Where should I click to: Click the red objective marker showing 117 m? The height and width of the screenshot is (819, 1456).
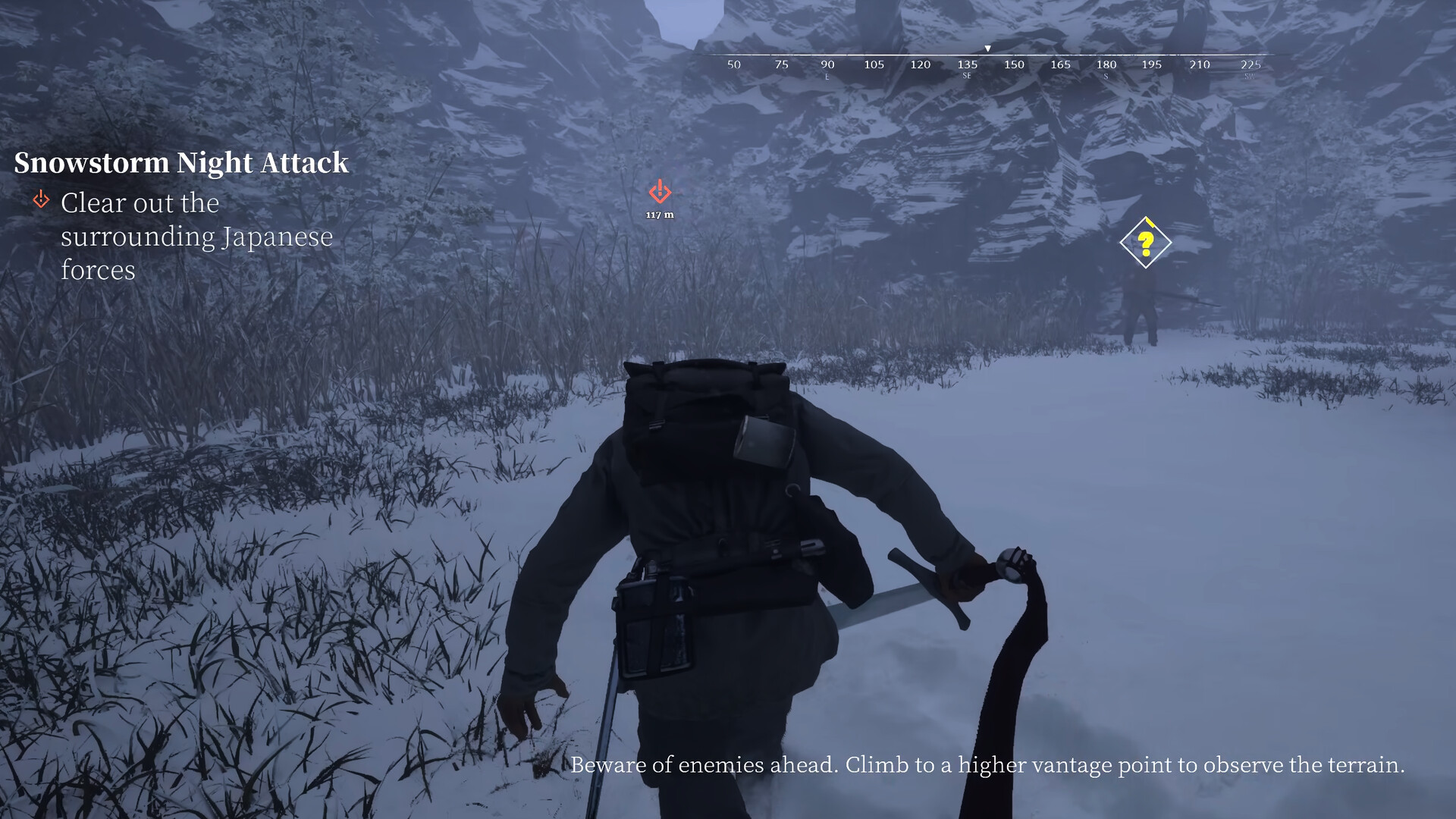coord(660,192)
